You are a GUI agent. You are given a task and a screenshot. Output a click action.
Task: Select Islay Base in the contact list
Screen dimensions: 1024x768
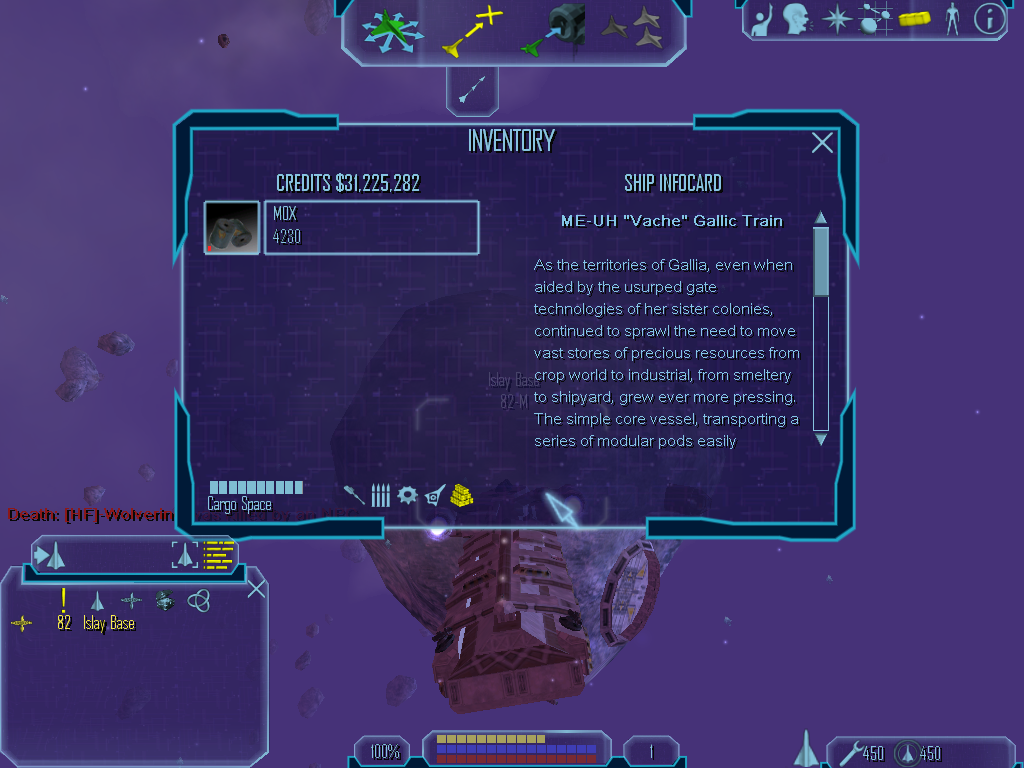click(108, 624)
